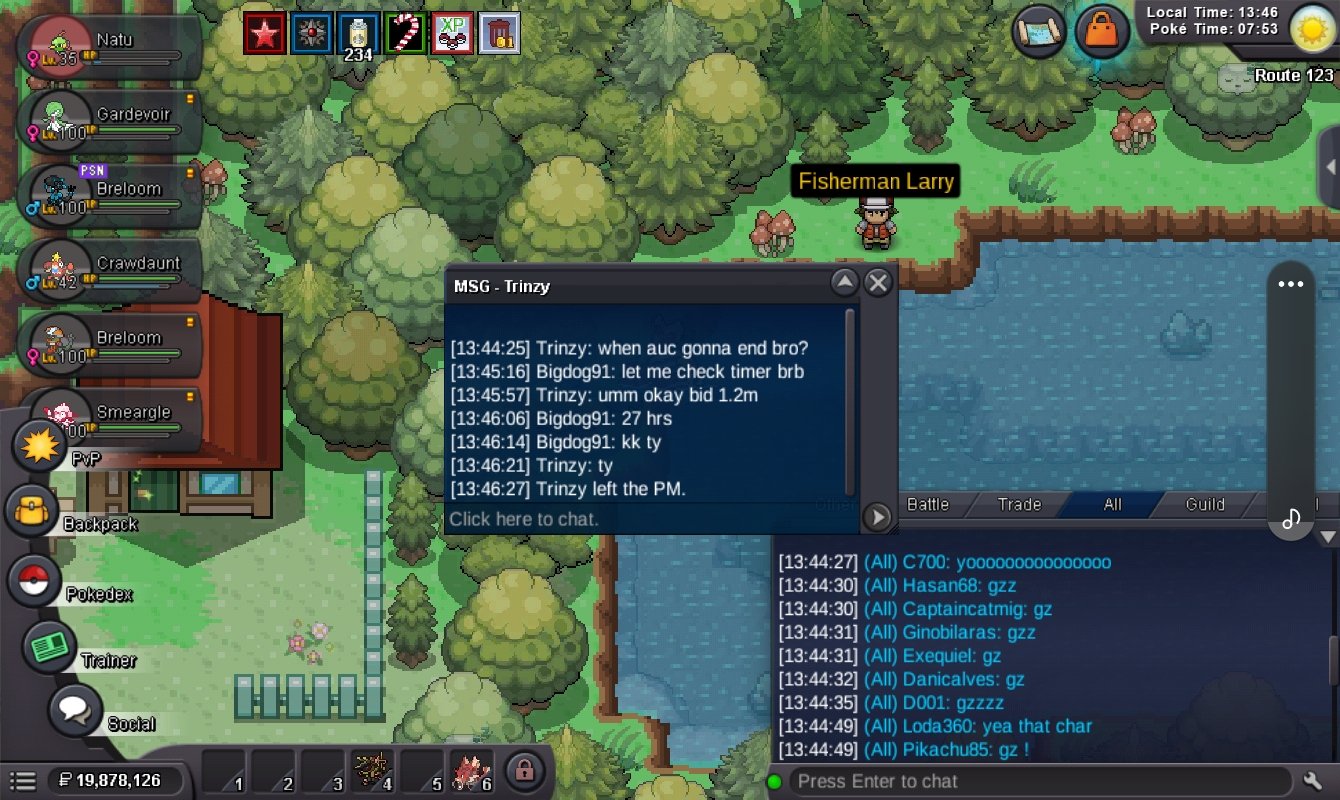Focus the Press Enter to chat box
1340x800 pixels.
[1038, 781]
